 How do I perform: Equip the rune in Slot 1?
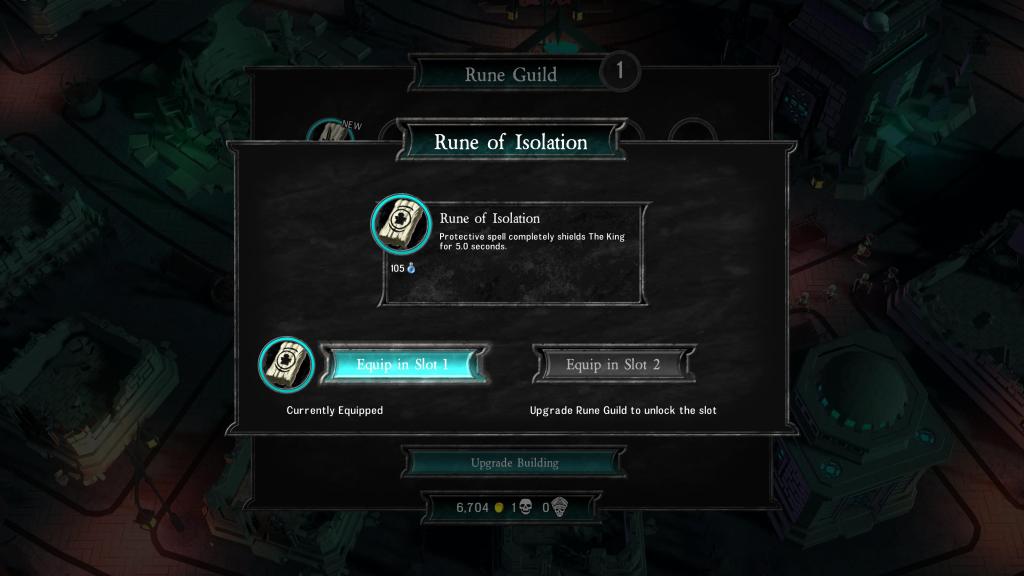click(x=403, y=365)
